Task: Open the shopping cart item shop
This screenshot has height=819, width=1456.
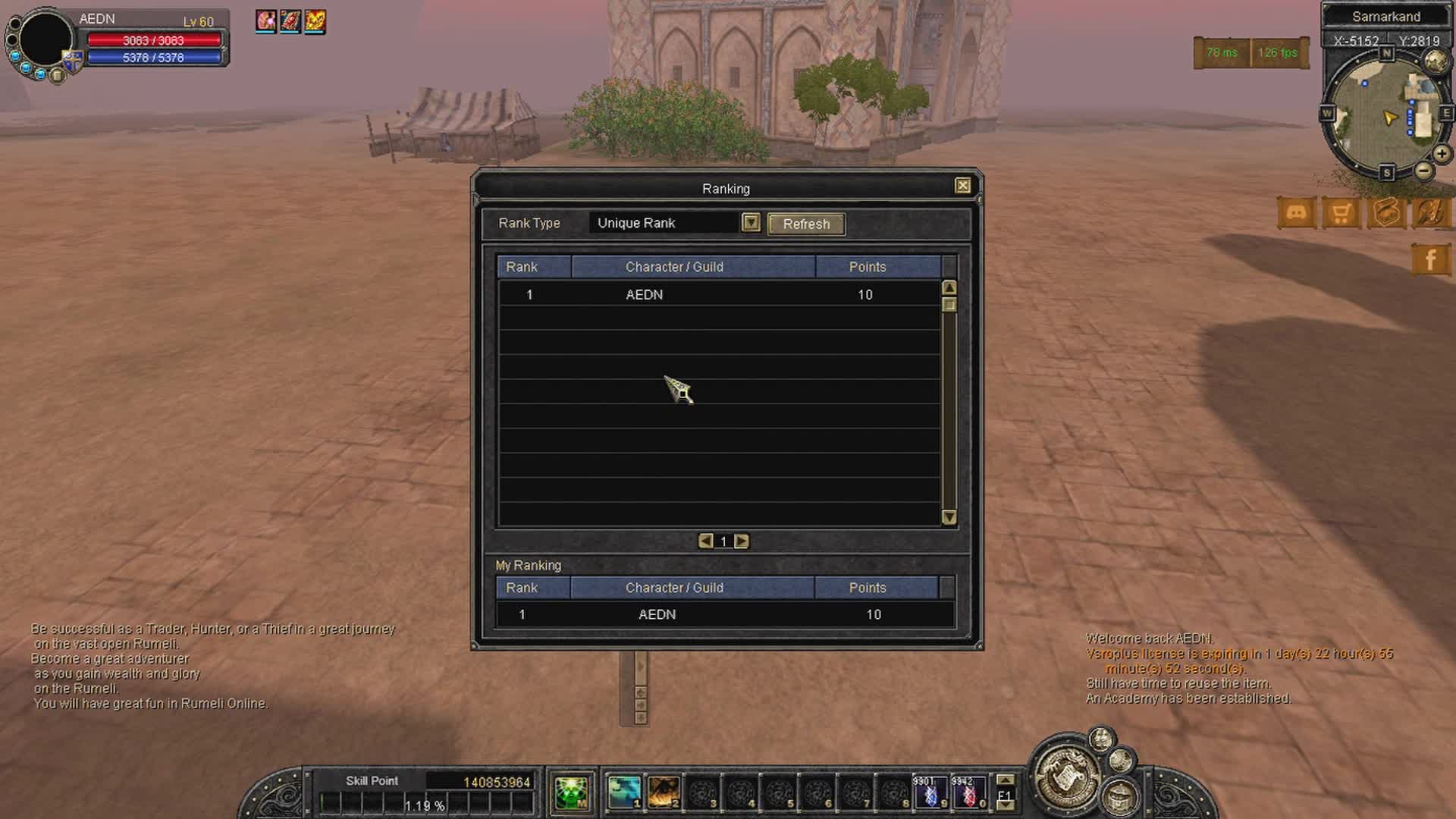Action: [1341, 213]
